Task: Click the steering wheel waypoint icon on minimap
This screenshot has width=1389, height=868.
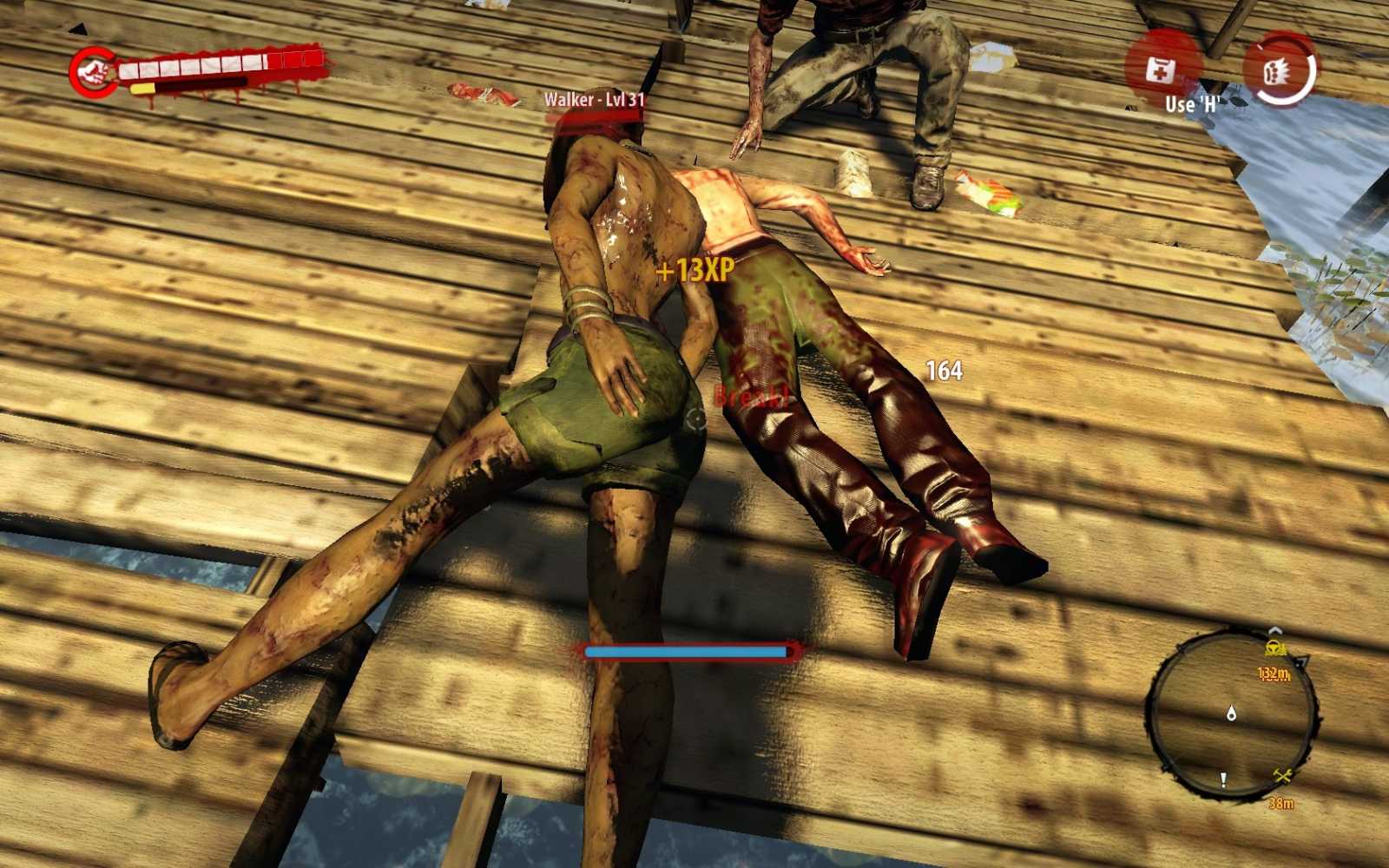Action: [x=1274, y=648]
